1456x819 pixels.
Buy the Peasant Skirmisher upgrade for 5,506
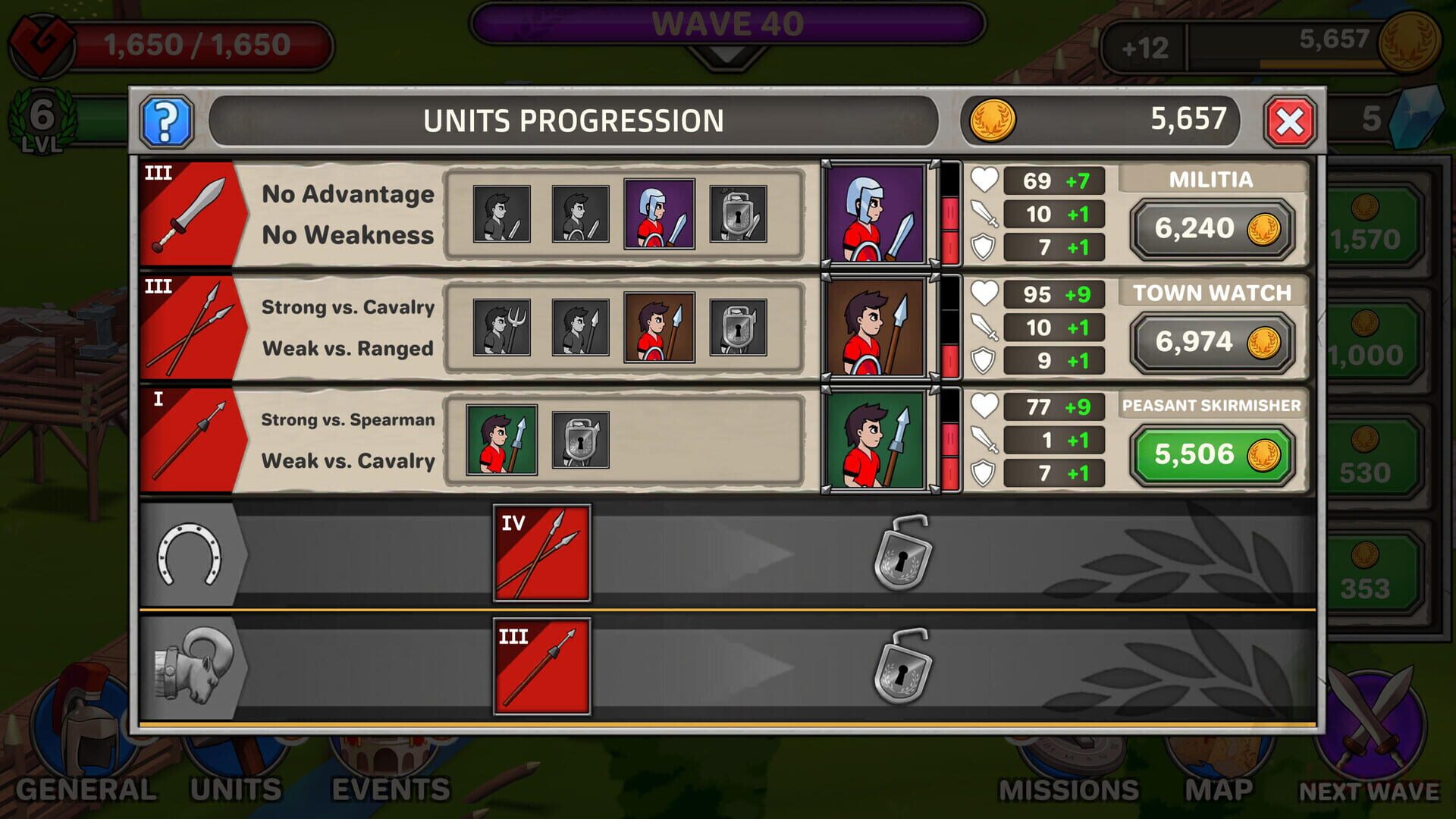pyautogui.click(x=1212, y=454)
